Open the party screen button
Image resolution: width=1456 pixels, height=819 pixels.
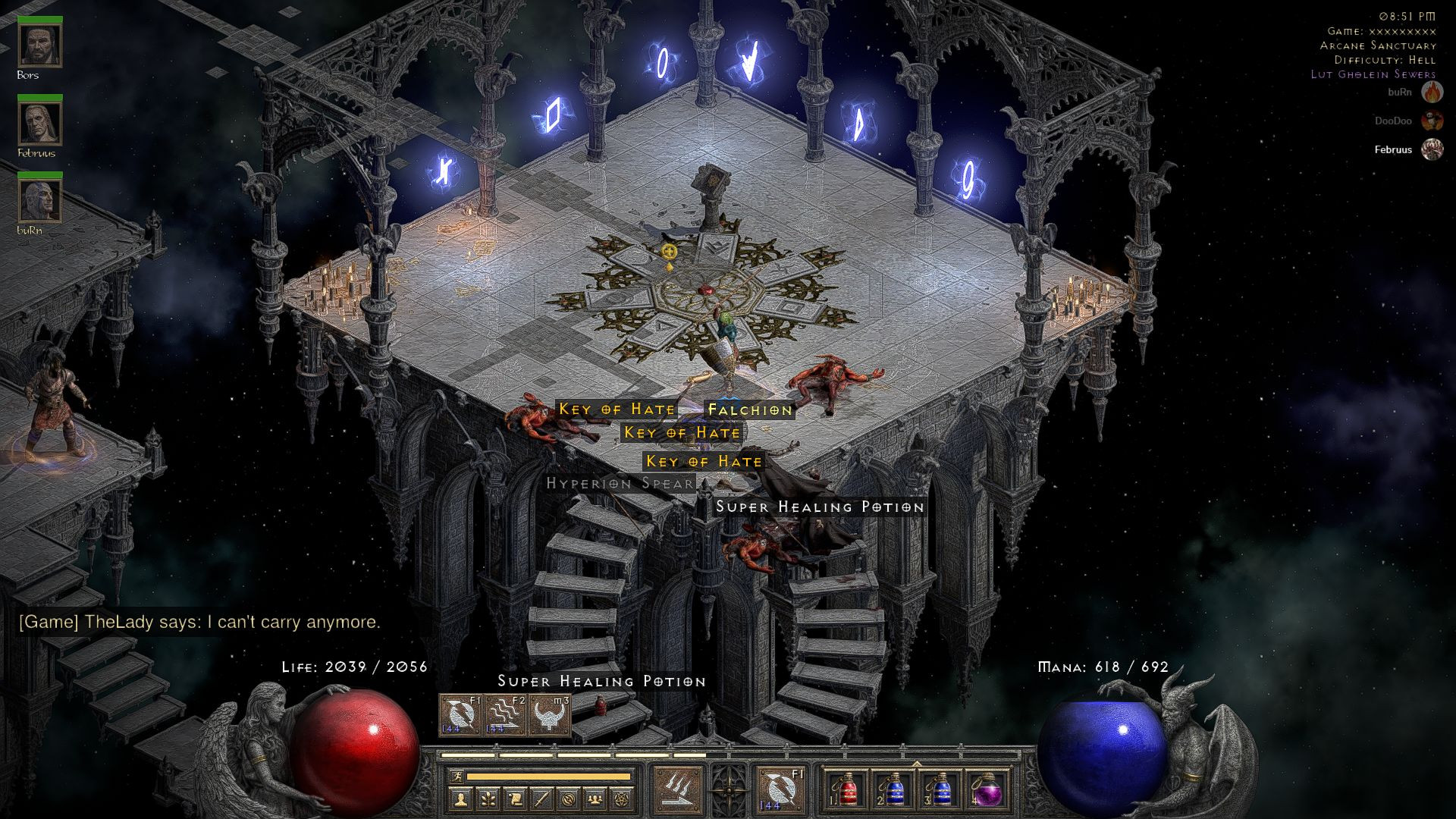[x=595, y=799]
